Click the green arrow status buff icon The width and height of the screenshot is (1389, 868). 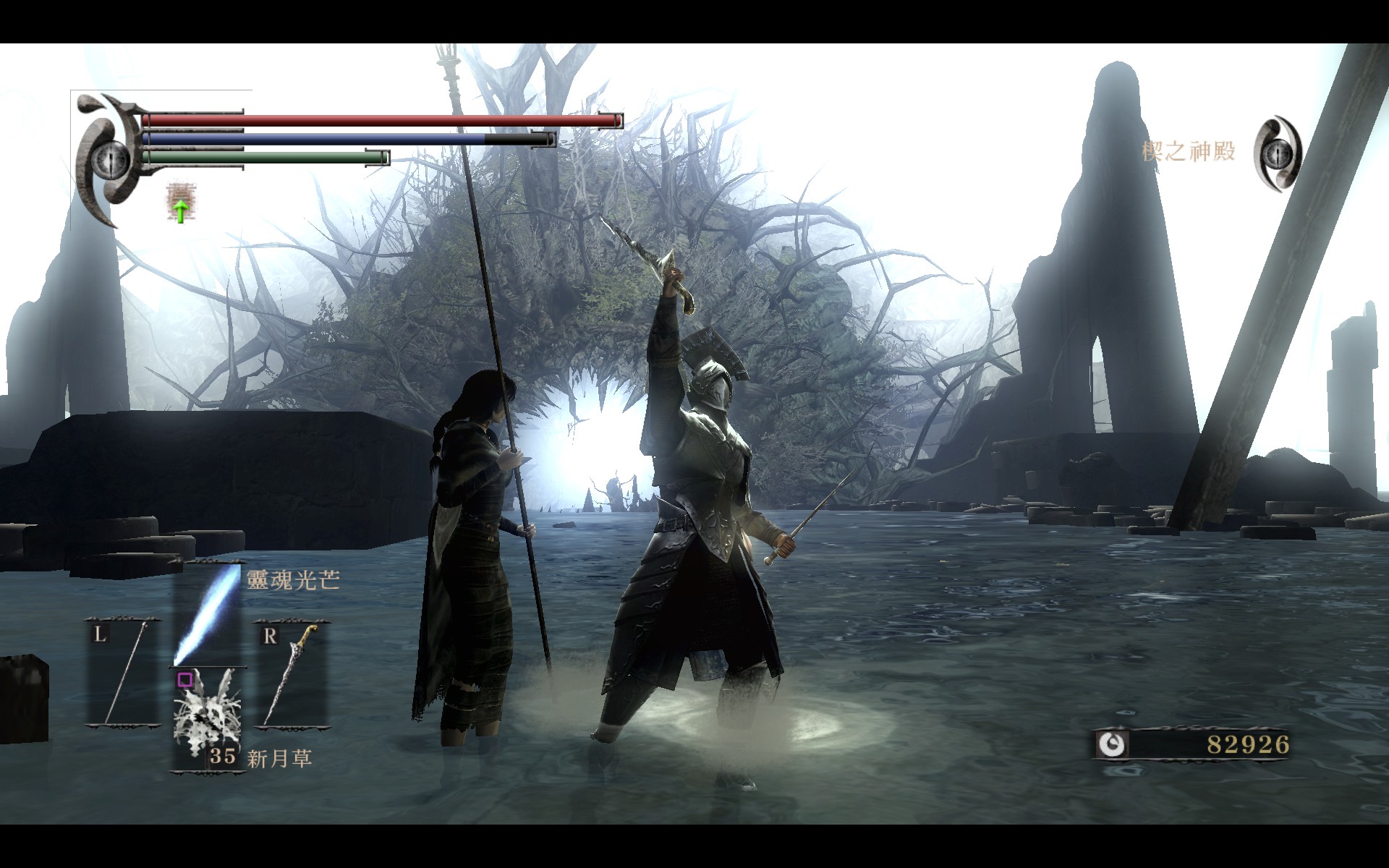pyautogui.click(x=179, y=203)
